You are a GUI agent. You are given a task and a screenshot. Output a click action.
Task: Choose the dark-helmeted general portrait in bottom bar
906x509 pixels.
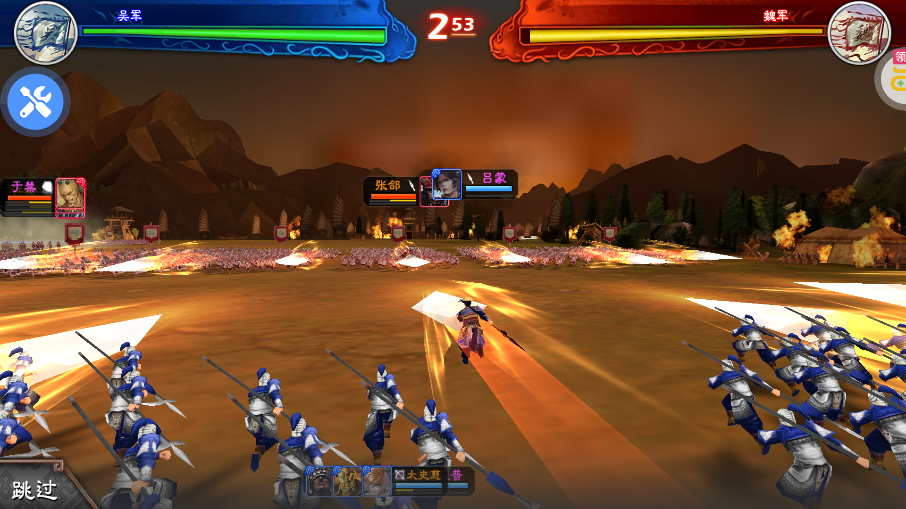(320, 481)
